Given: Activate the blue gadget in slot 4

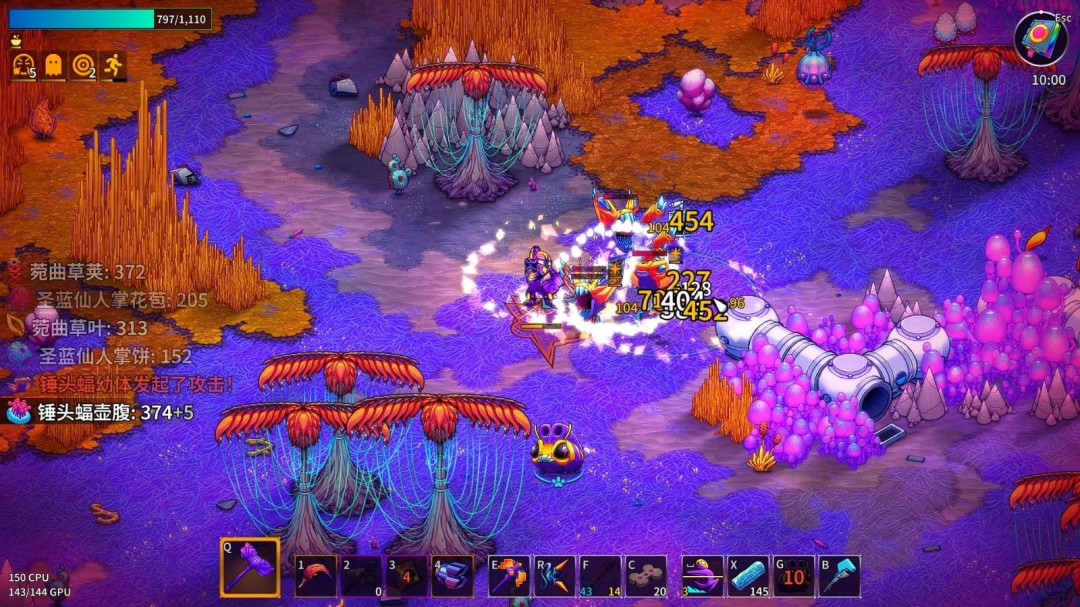Looking at the screenshot, I should pyautogui.click(x=452, y=577).
